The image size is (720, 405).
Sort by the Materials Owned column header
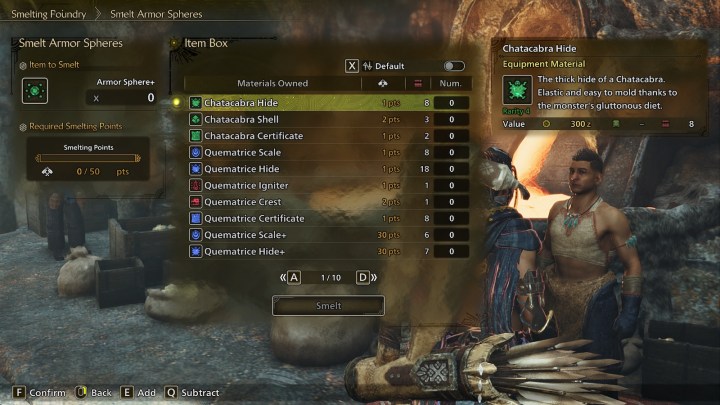(272, 83)
